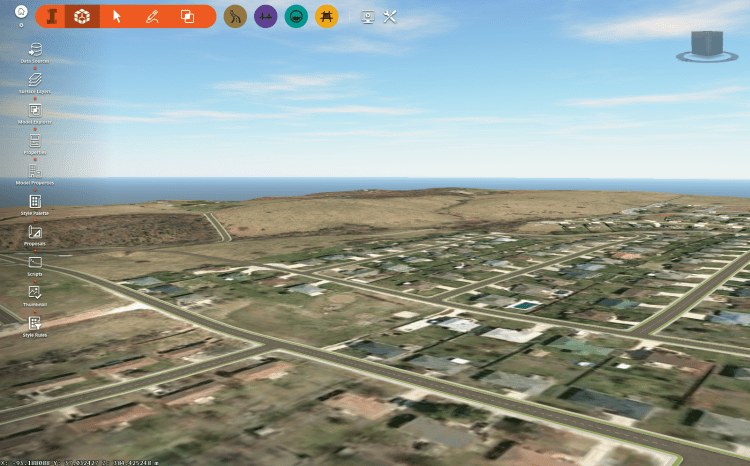The height and width of the screenshot is (466, 750).
Task: Open the Data Sources panel
Action: pos(35,49)
